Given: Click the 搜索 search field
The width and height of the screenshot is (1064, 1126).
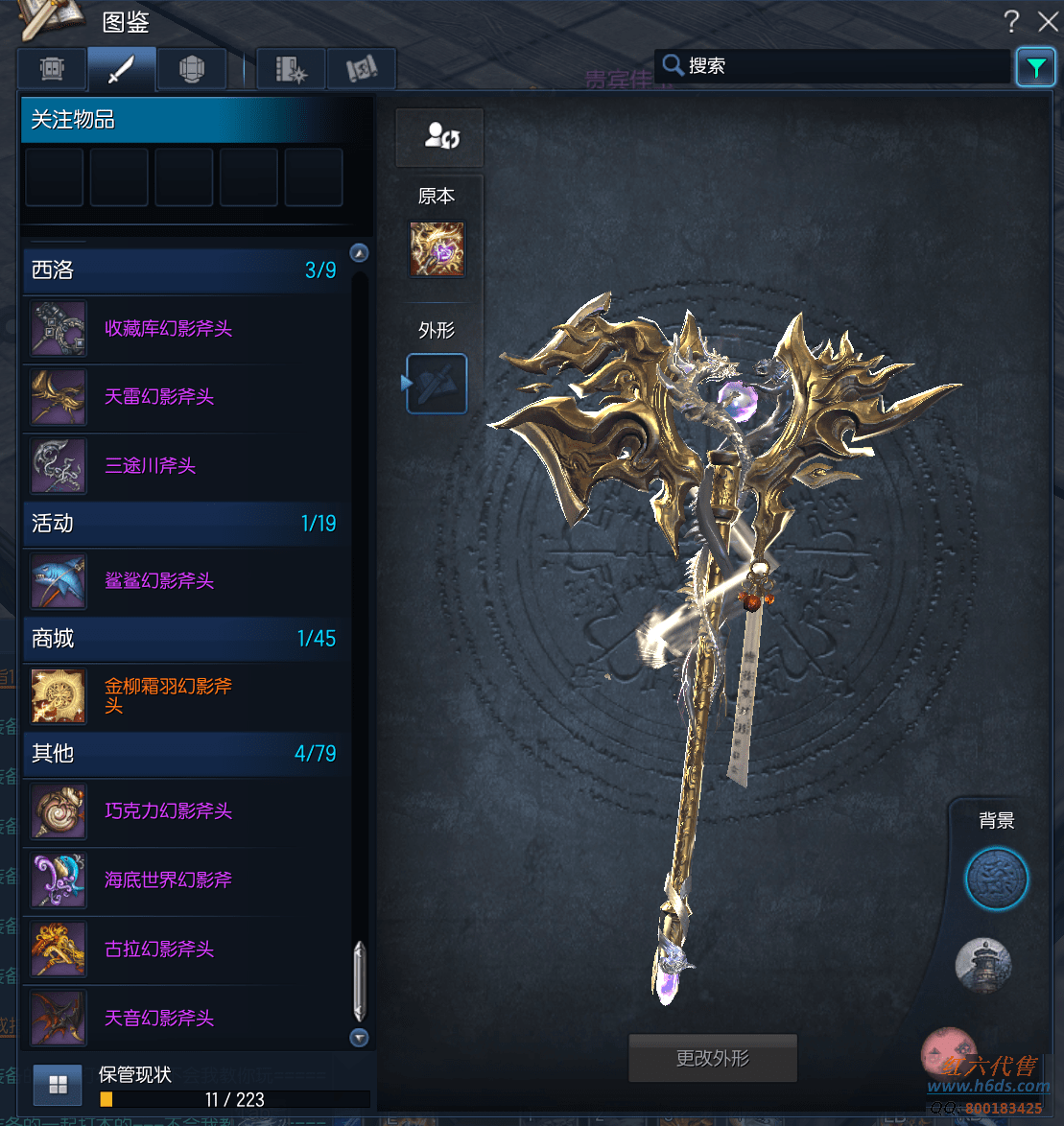Looking at the screenshot, I should tap(835, 66).
